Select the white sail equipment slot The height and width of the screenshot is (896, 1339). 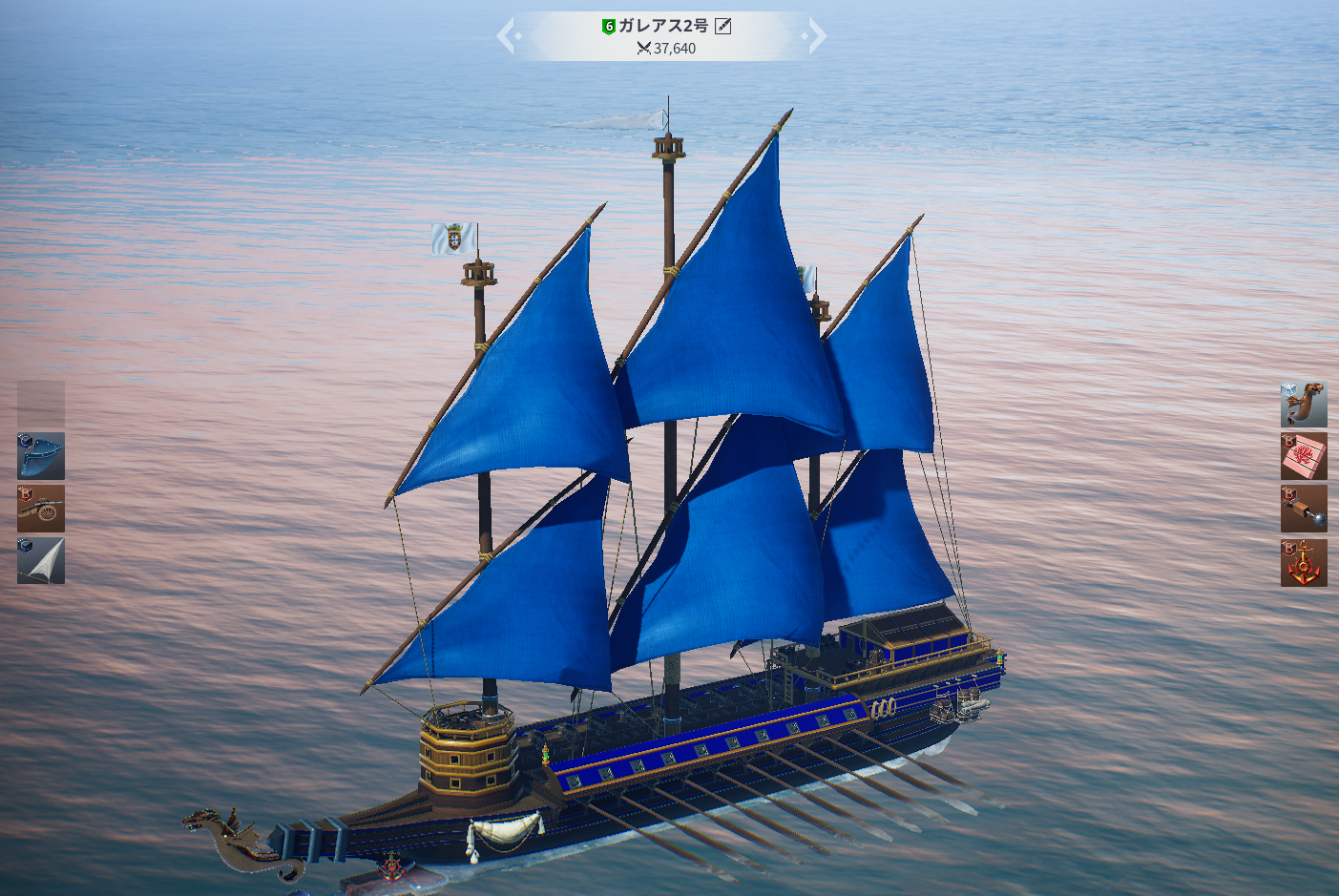click(41, 560)
